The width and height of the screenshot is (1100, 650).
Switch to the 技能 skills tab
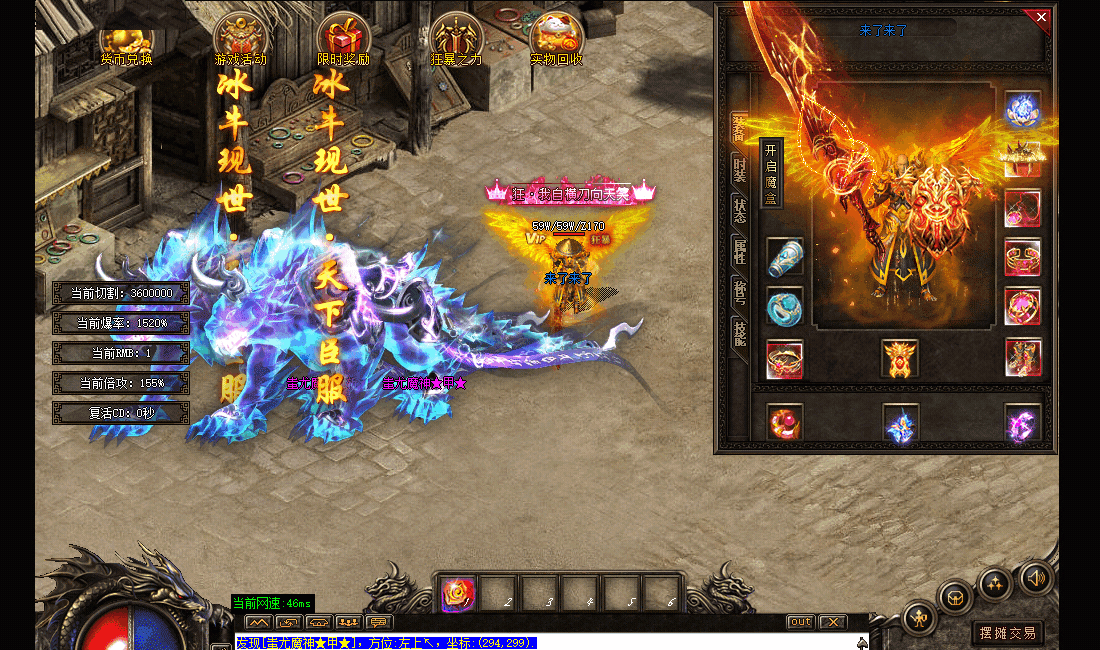pyautogui.click(x=739, y=333)
